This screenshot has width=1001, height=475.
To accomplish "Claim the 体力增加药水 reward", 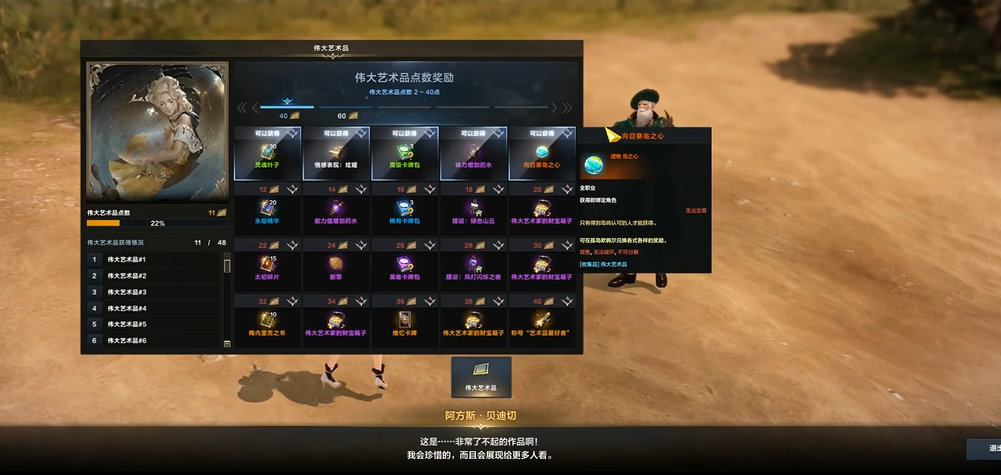I will click(x=474, y=153).
